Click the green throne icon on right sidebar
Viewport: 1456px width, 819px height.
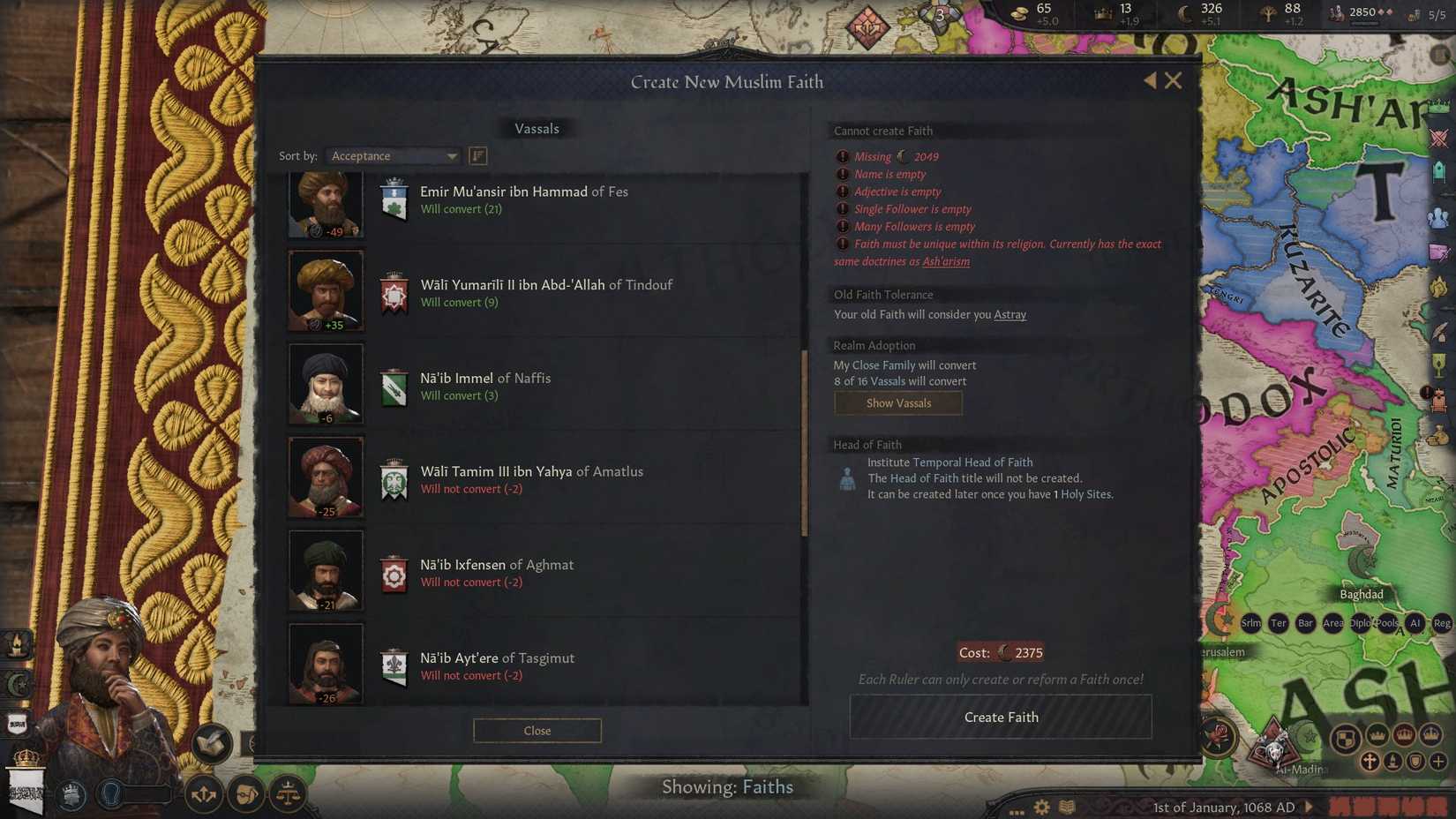[x=1440, y=171]
